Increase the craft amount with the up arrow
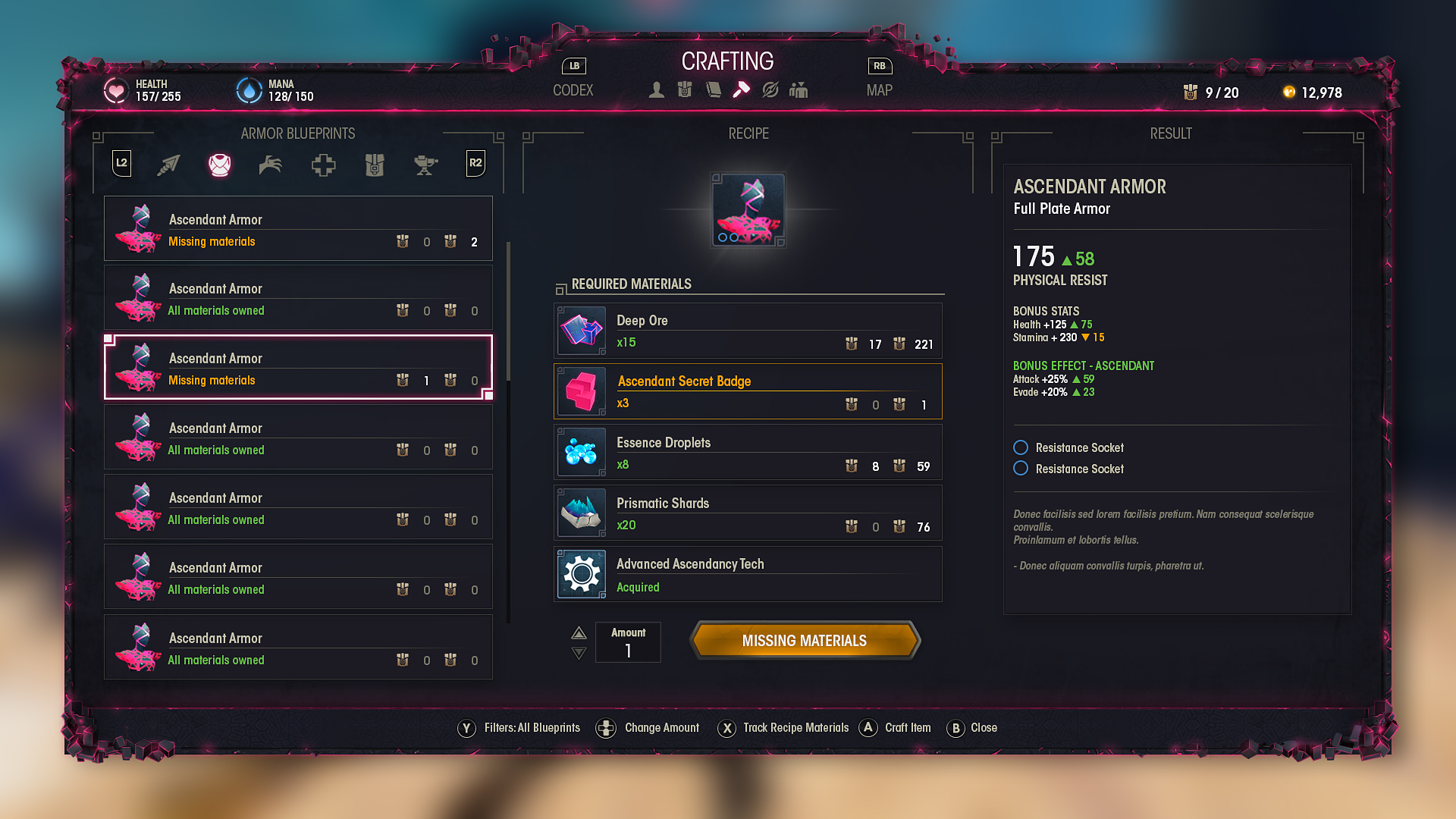Viewport: 1456px width, 819px height. tap(579, 632)
